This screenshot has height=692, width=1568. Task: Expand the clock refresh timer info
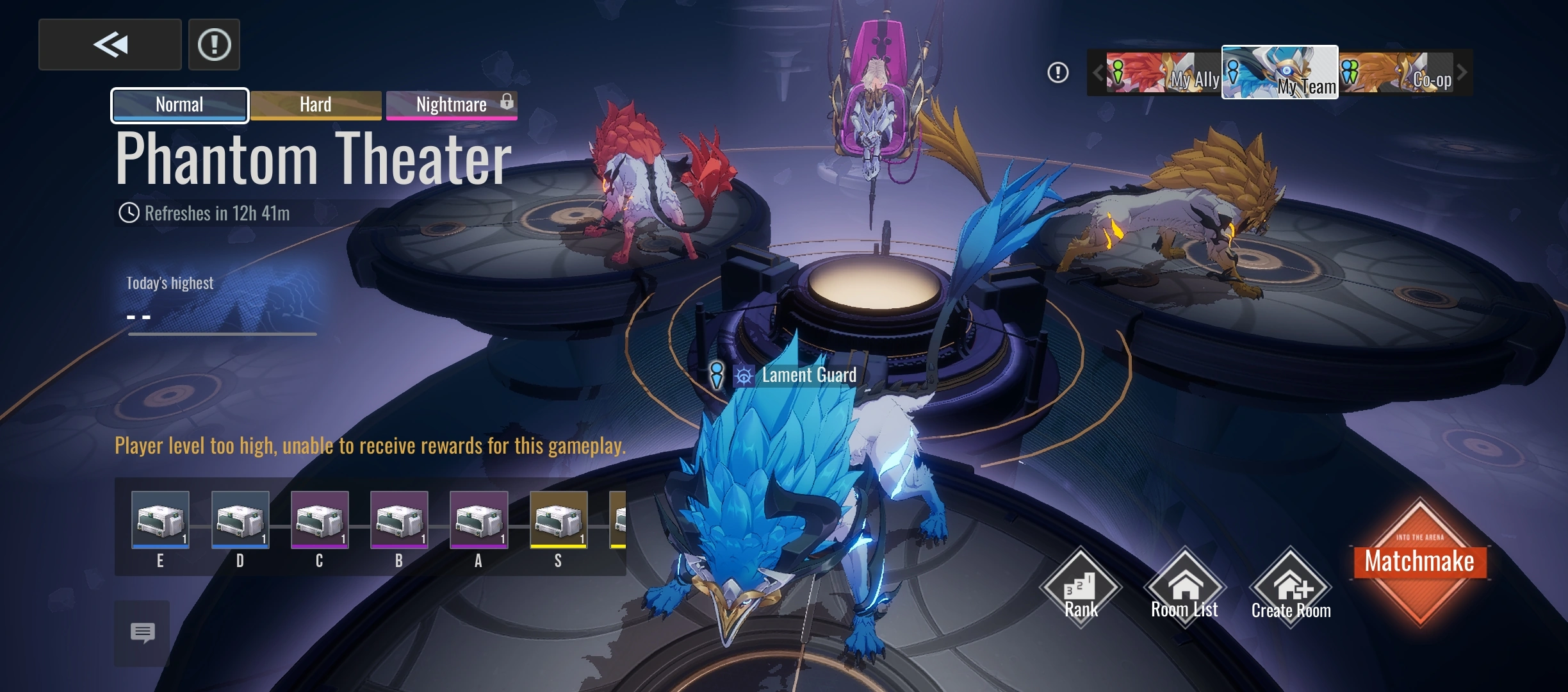pos(130,212)
